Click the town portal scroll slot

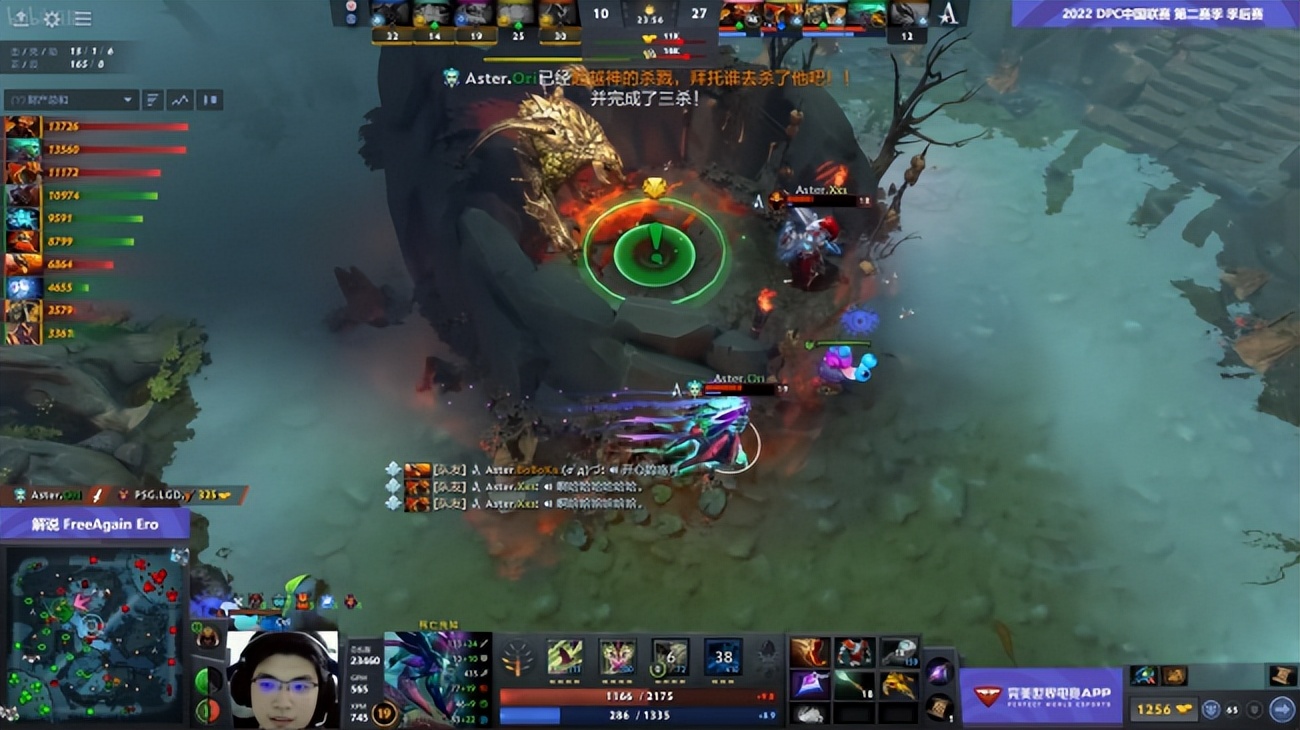(x=938, y=707)
